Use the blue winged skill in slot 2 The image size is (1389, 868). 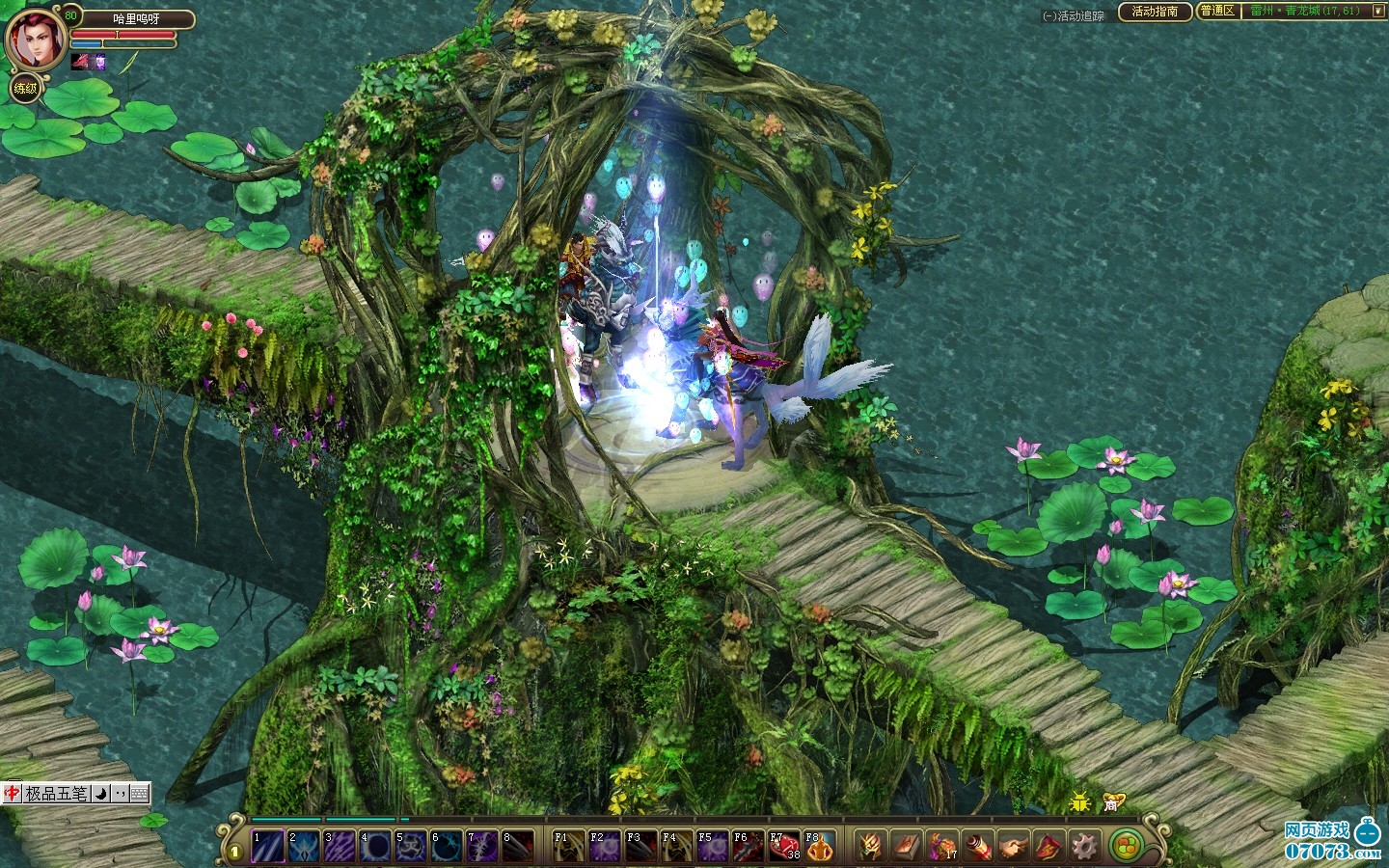[x=304, y=847]
